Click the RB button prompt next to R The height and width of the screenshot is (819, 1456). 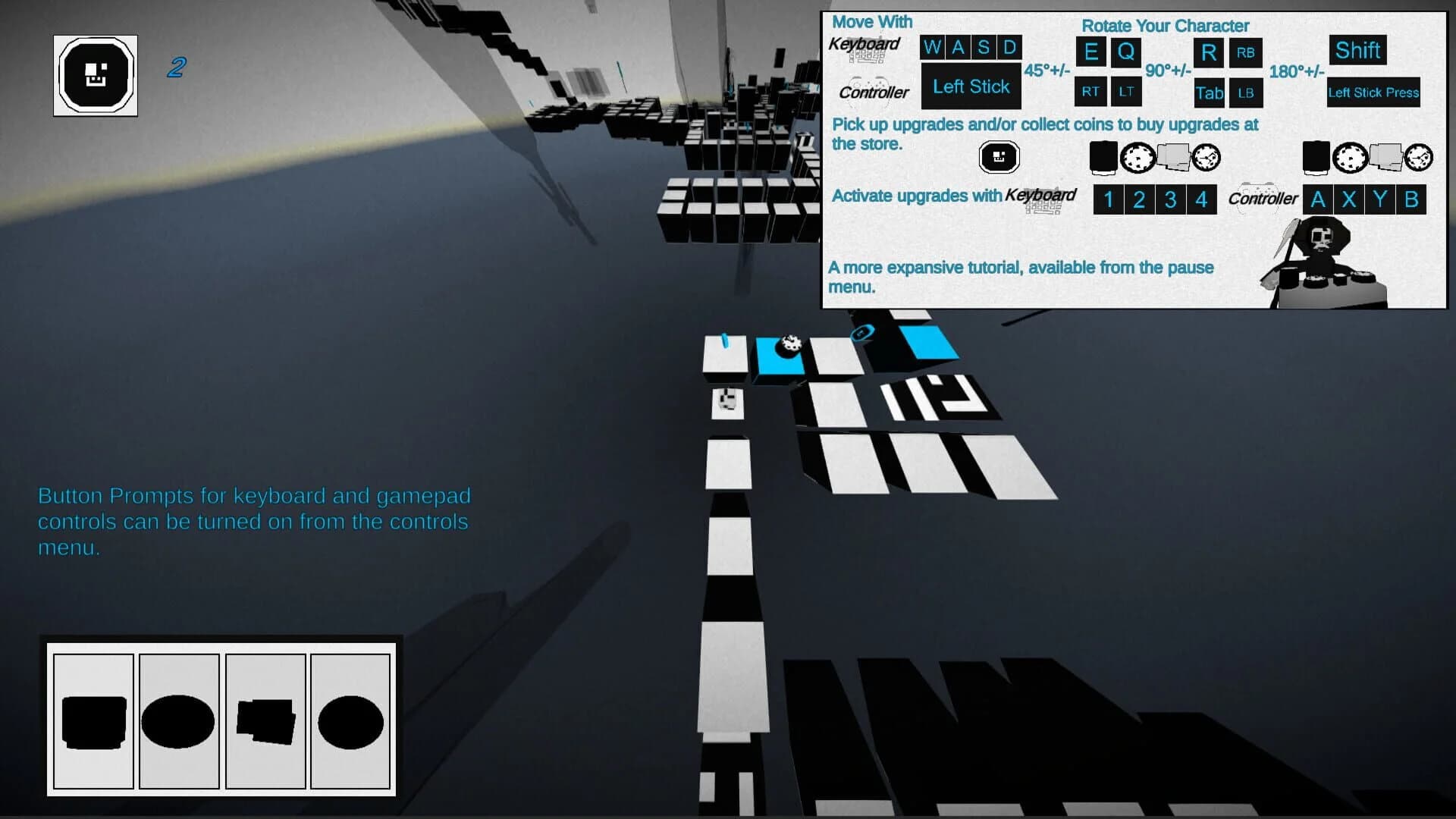[x=1244, y=53]
